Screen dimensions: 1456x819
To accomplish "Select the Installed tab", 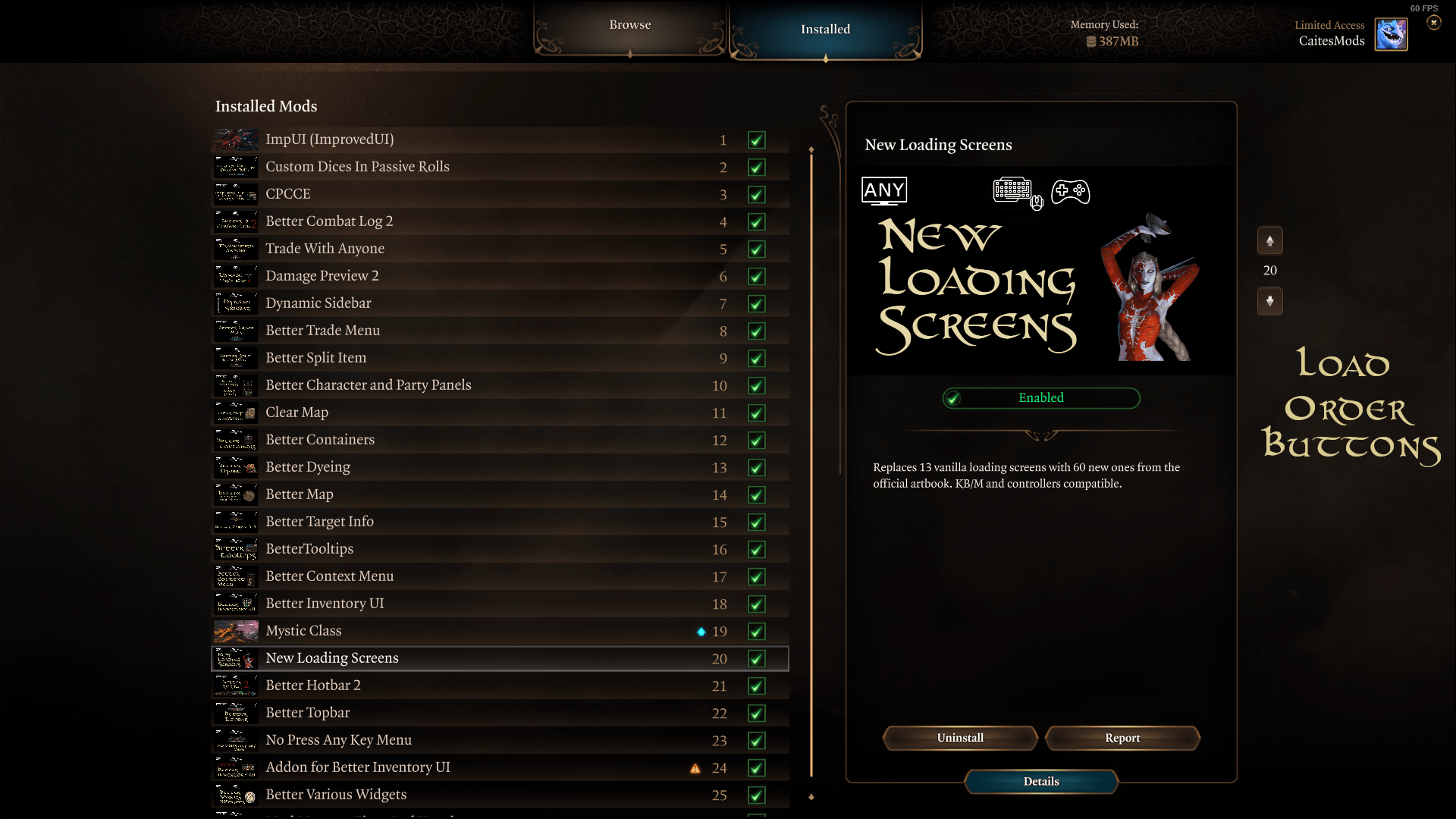I will coord(825,29).
